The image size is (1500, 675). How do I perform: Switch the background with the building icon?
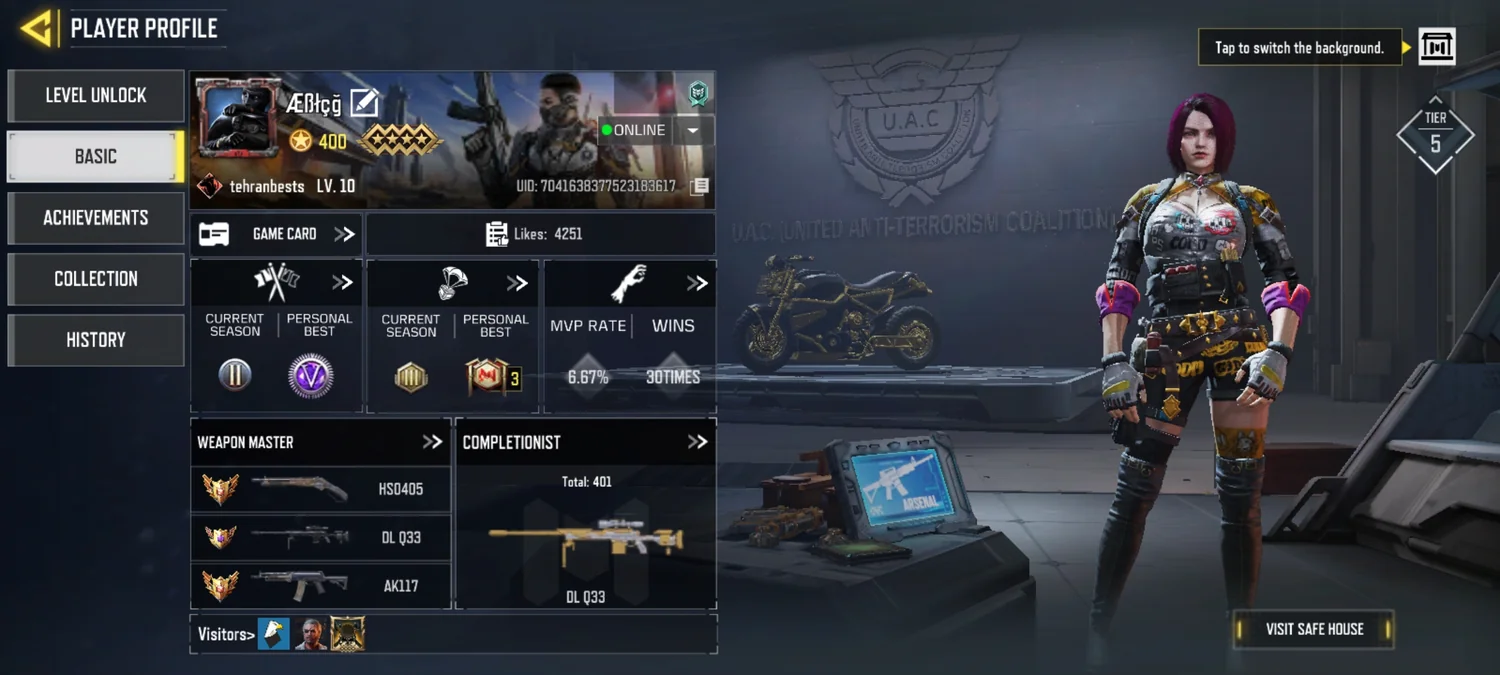[1437, 47]
